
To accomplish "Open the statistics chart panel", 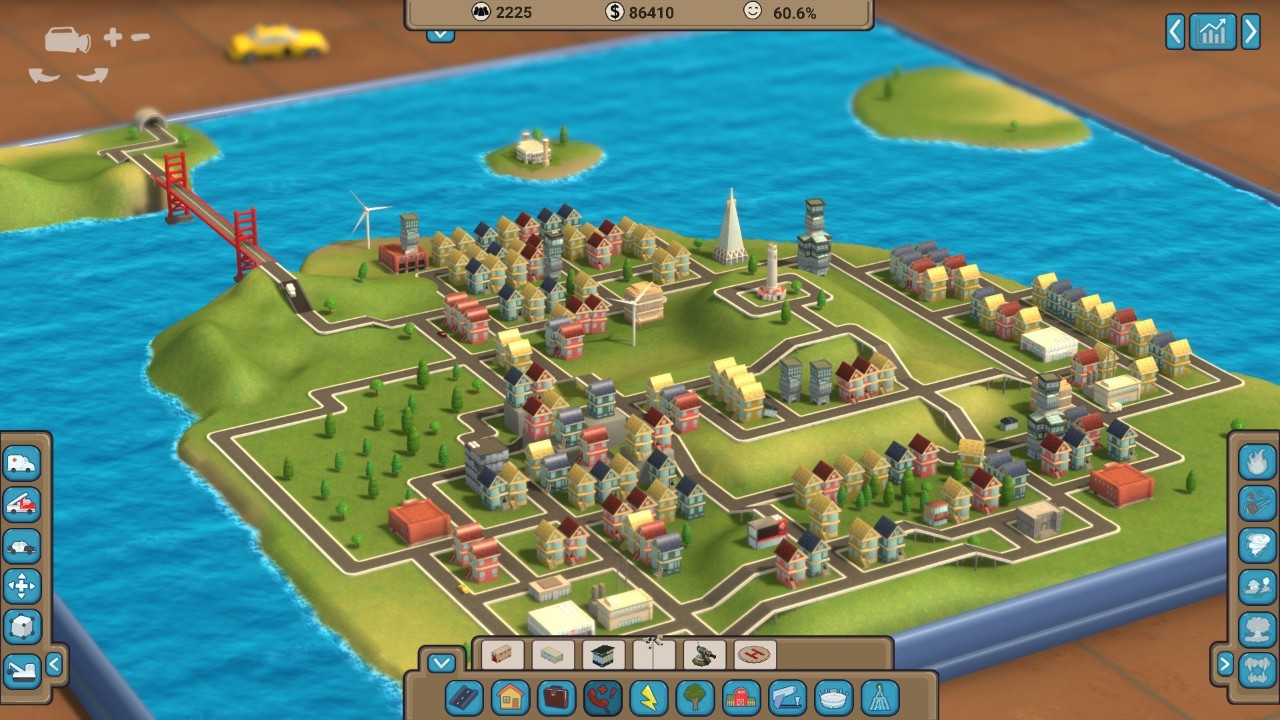I will point(1213,32).
